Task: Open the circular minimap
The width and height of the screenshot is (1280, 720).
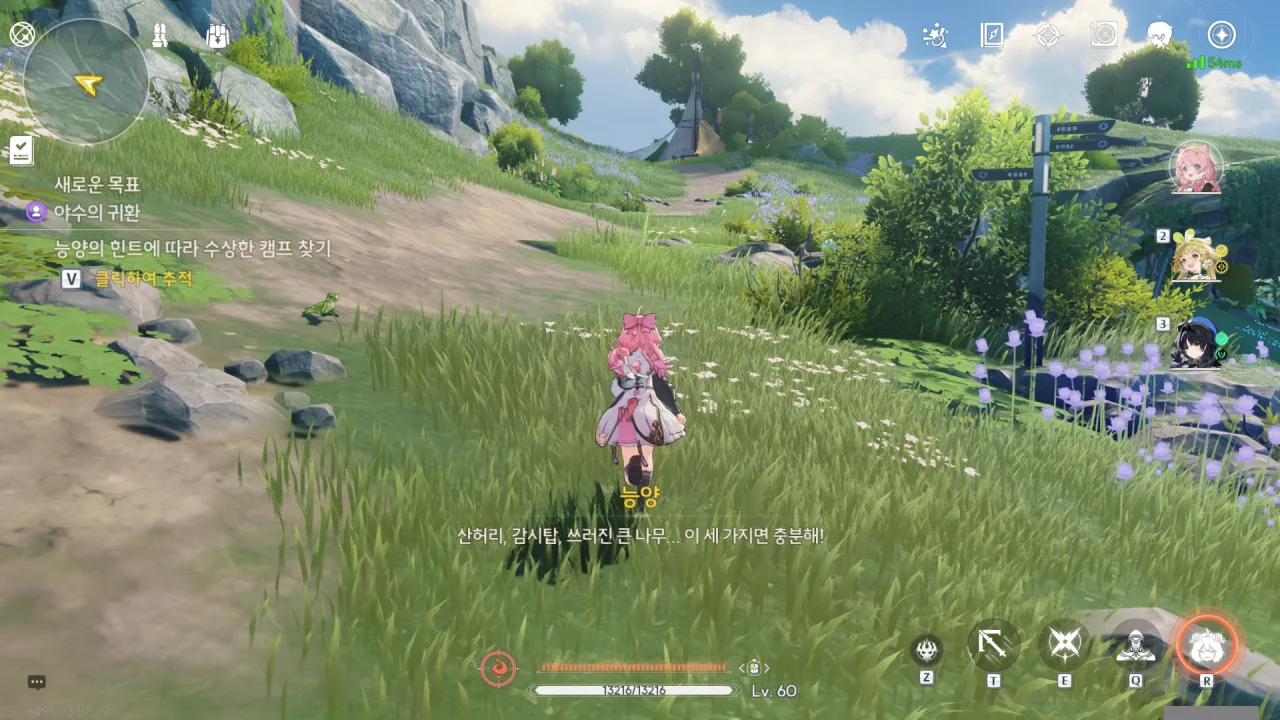Action: (86, 82)
